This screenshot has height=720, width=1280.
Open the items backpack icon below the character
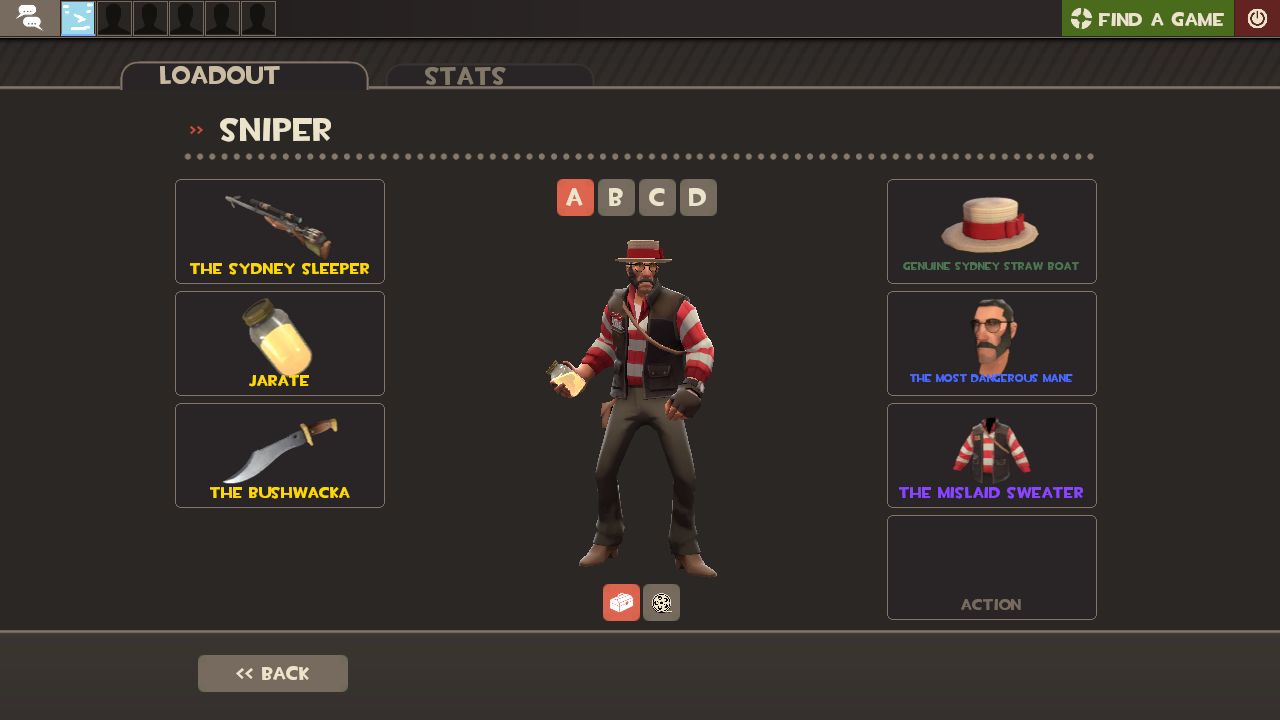[x=621, y=602]
